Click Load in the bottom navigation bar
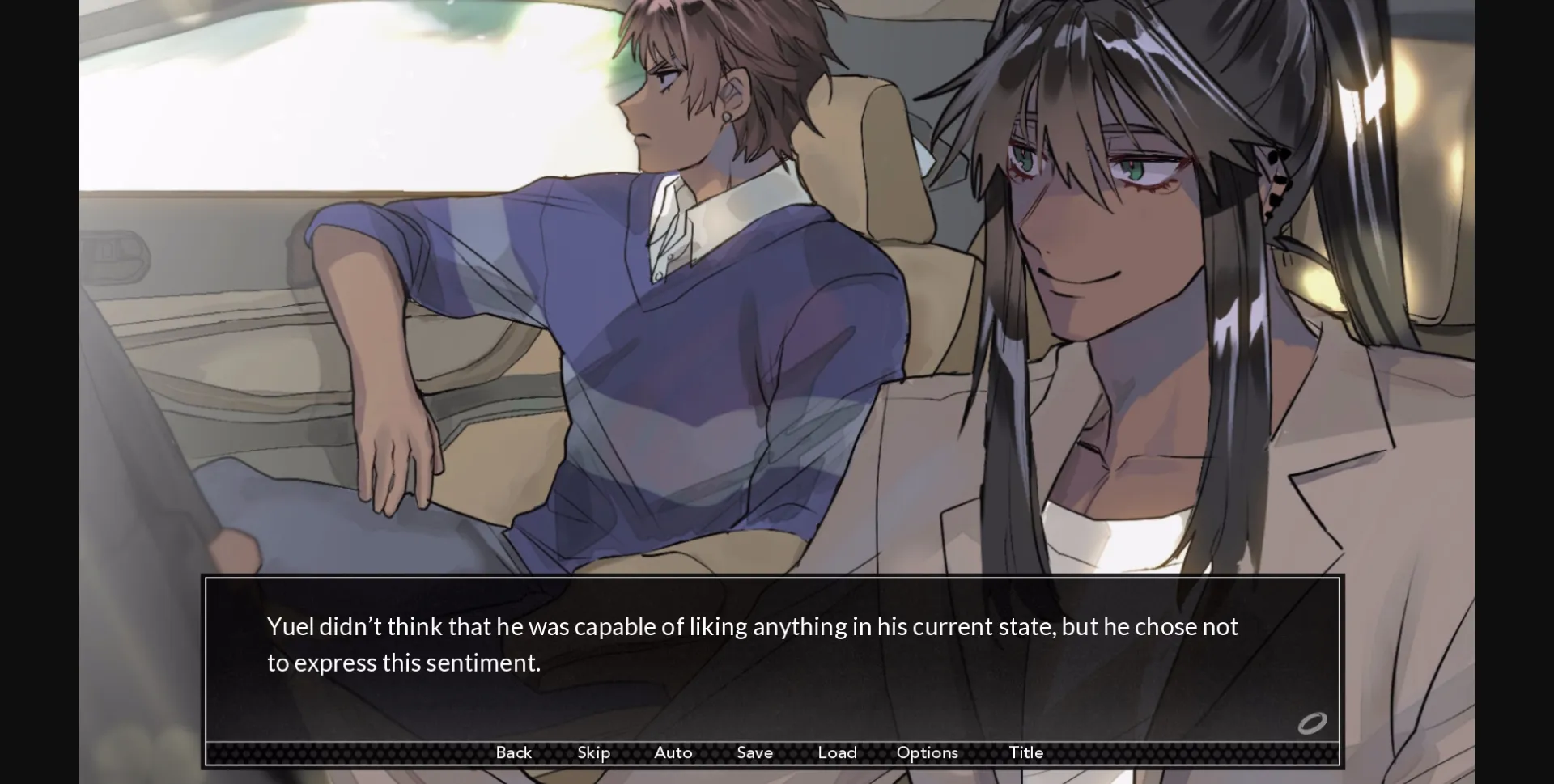 point(838,752)
